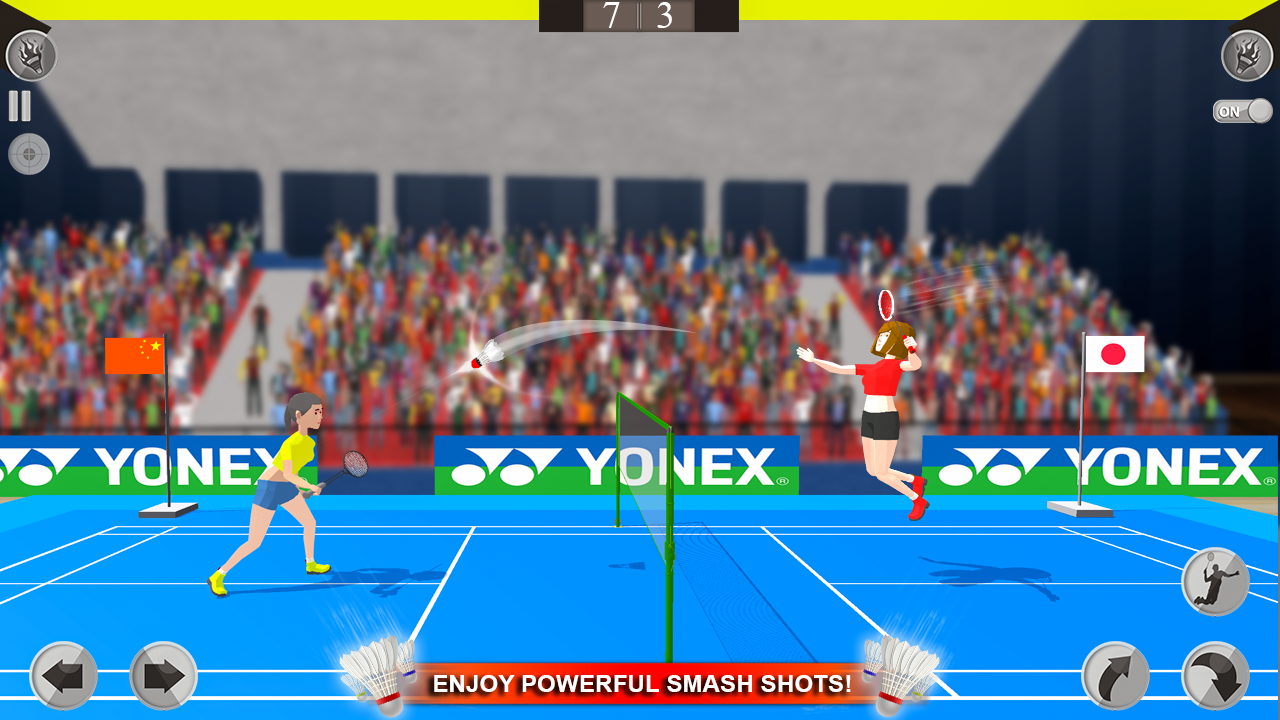The image size is (1280, 720).
Task: Activate the left torch power-up icon
Action: 30,55
